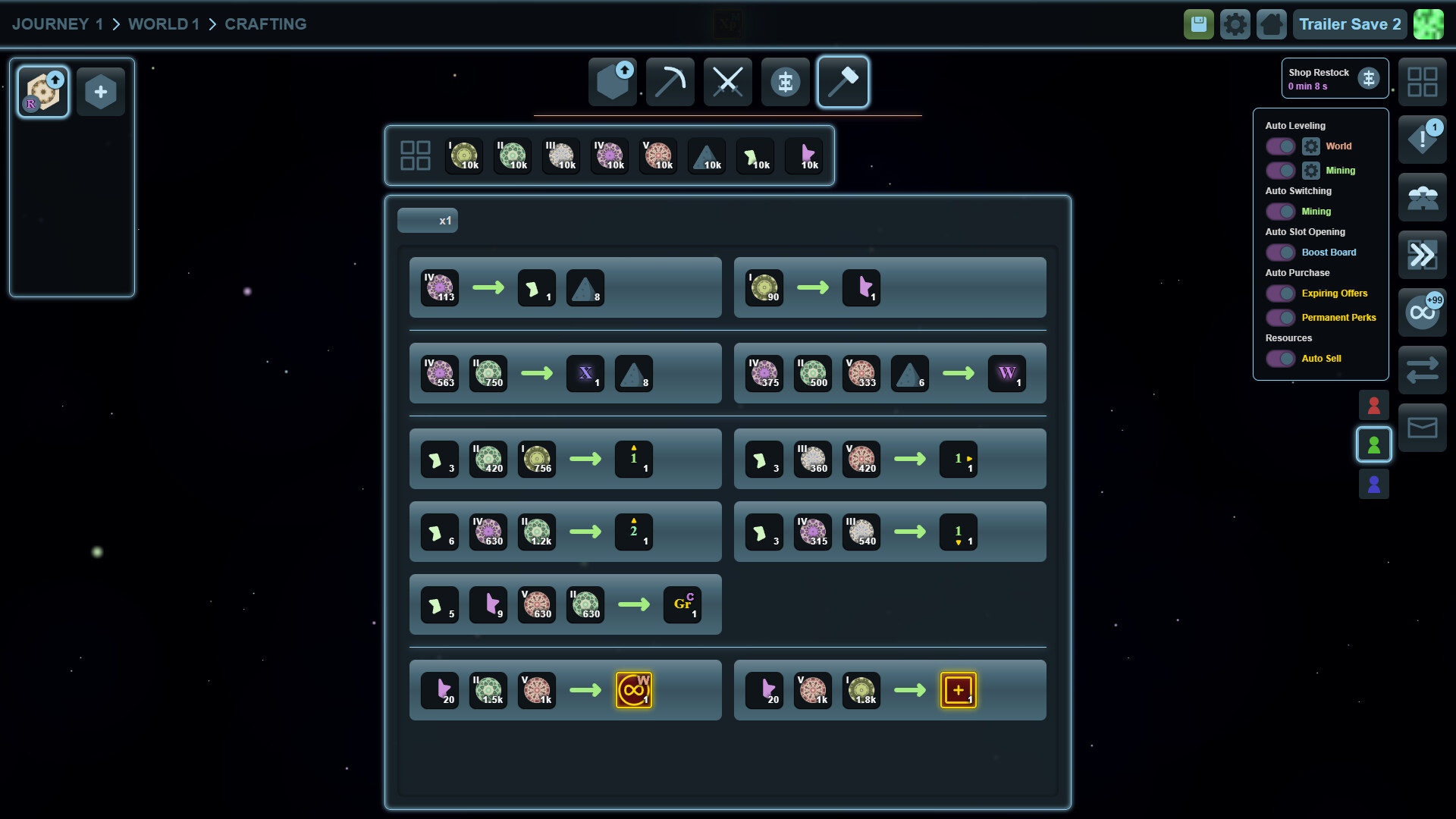Click the Trailer Save 2 button
1456x819 pixels.
click(x=1349, y=24)
